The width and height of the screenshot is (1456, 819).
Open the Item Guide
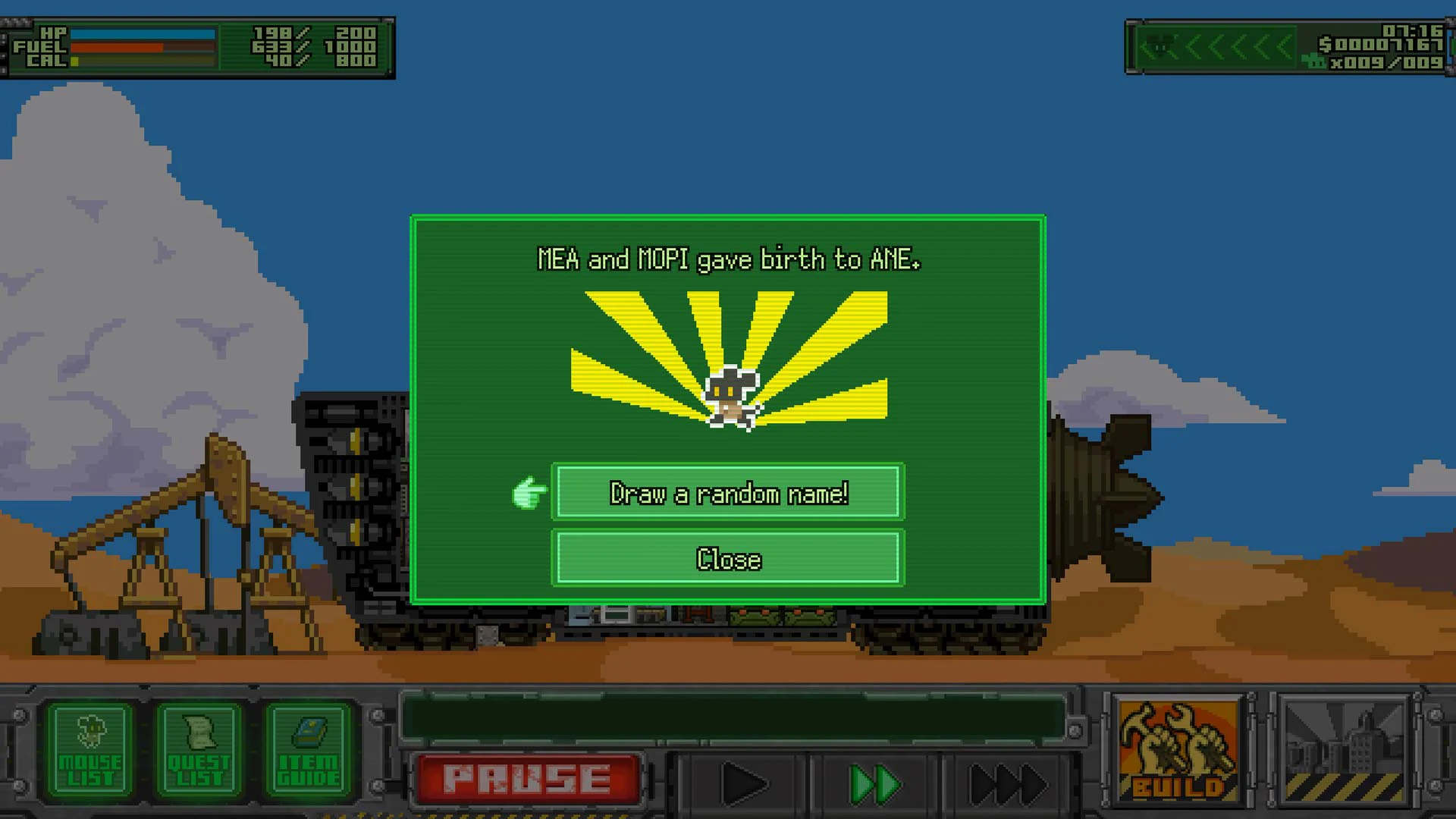(x=306, y=751)
